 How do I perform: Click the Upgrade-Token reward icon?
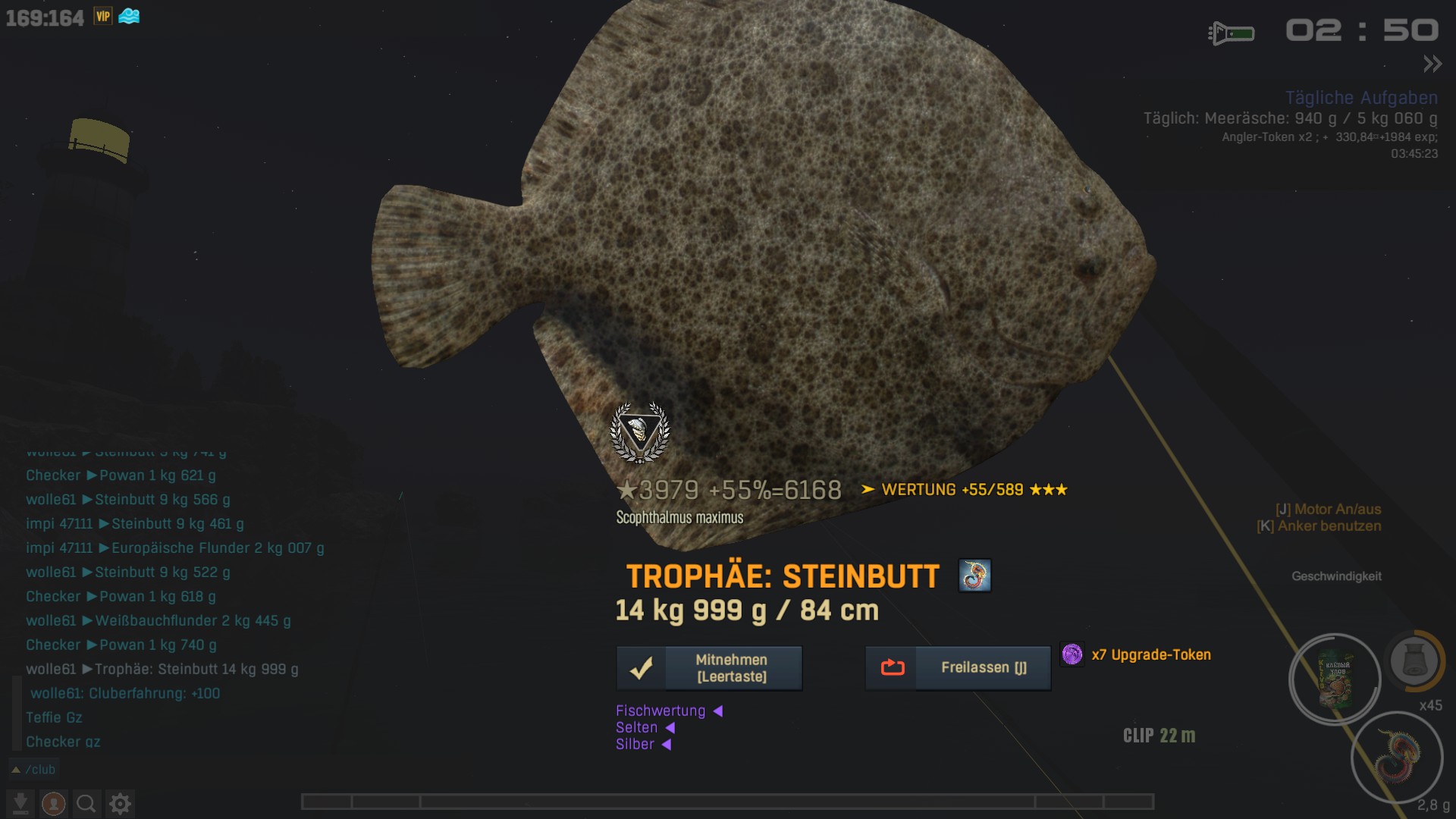point(1072,654)
